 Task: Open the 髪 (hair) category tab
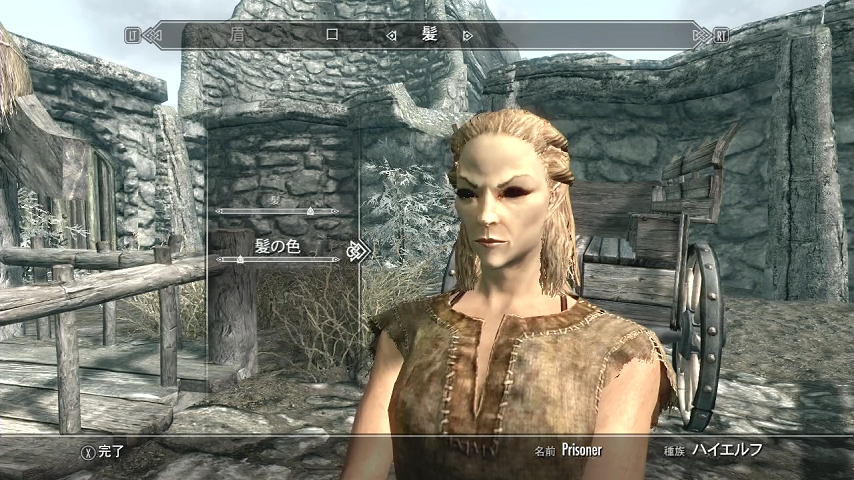(430, 34)
